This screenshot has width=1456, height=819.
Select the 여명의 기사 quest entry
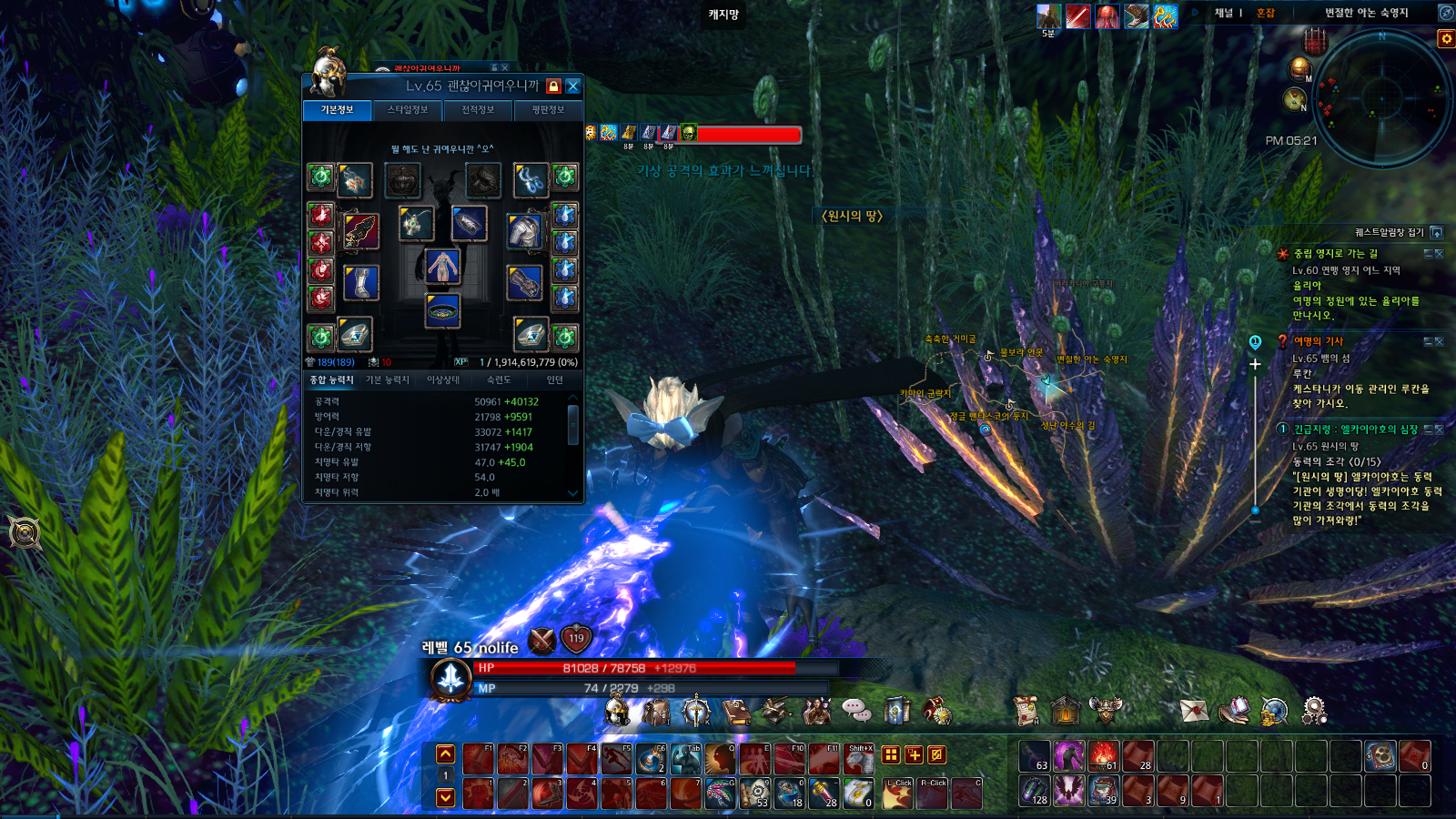(x=1319, y=341)
